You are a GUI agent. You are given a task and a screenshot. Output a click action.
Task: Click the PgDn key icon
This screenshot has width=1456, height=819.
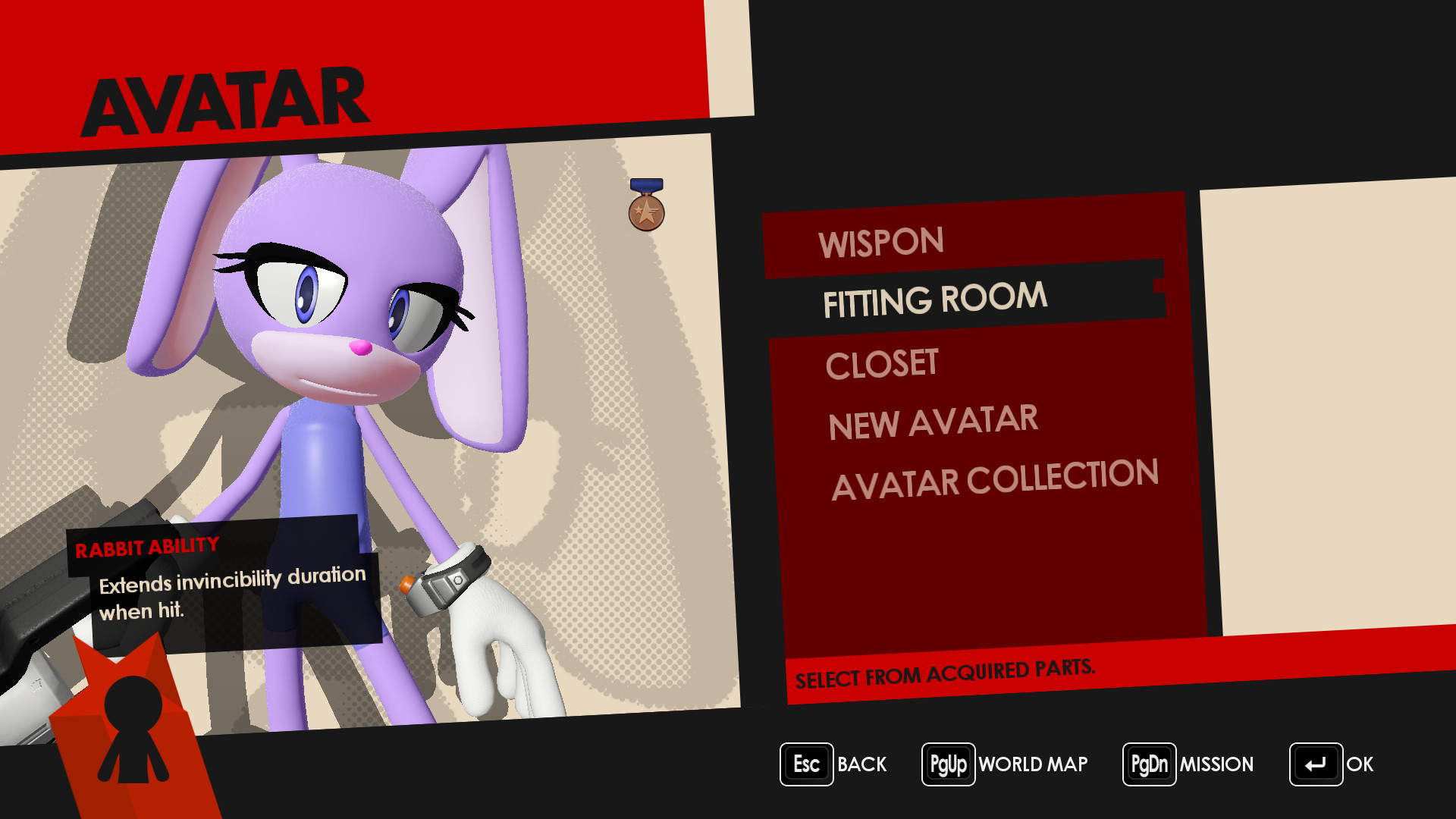click(1149, 764)
